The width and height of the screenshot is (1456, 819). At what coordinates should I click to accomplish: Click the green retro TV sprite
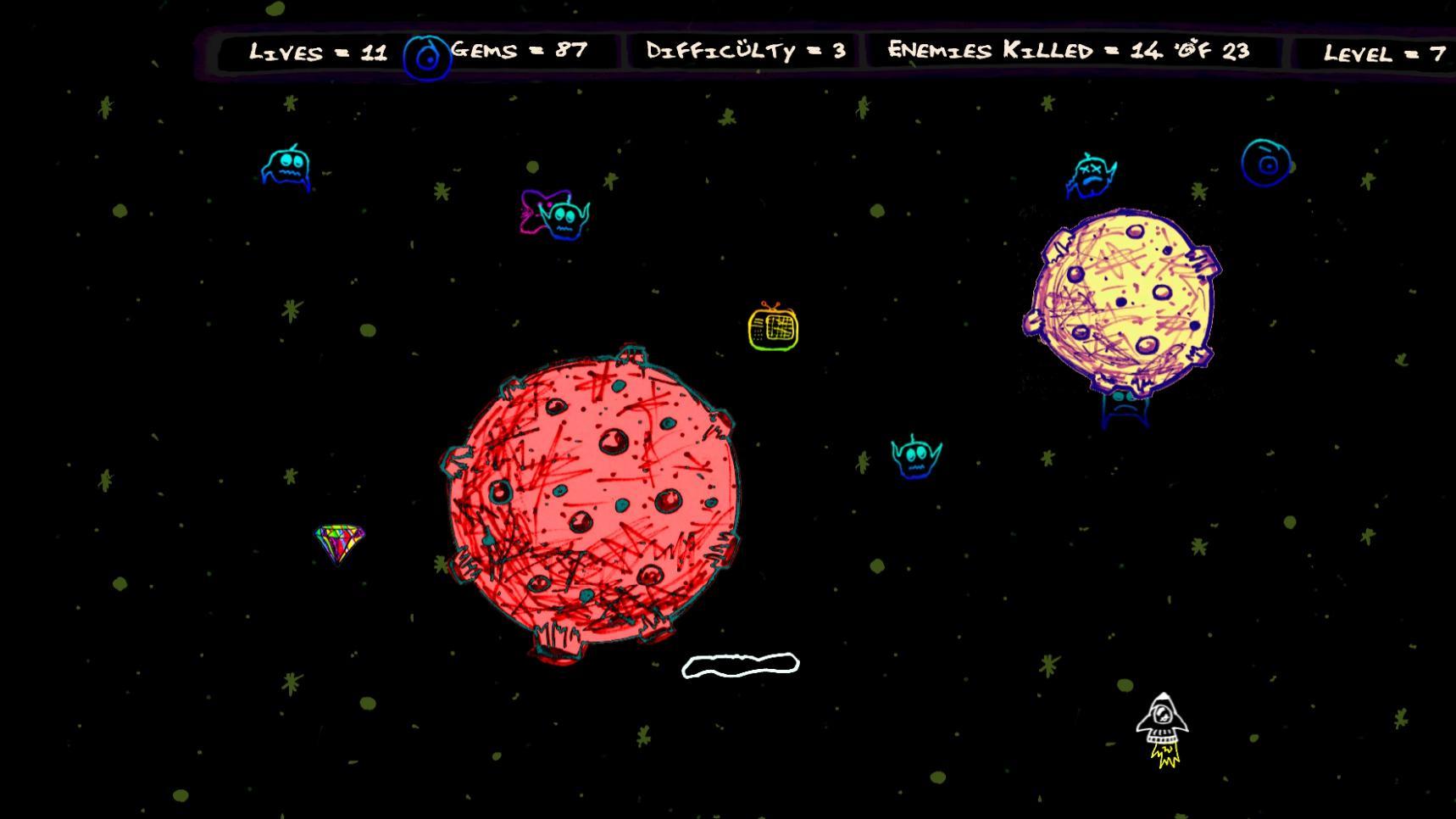(x=772, y=330)
